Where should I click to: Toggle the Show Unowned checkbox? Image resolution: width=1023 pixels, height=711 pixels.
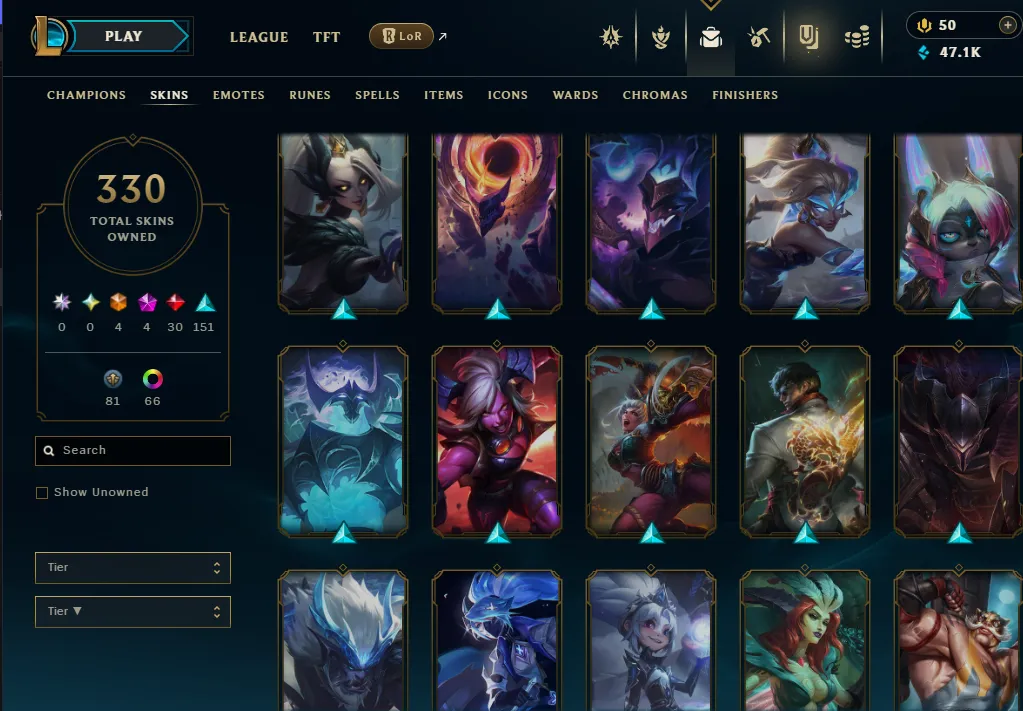[x=42, y=493]
